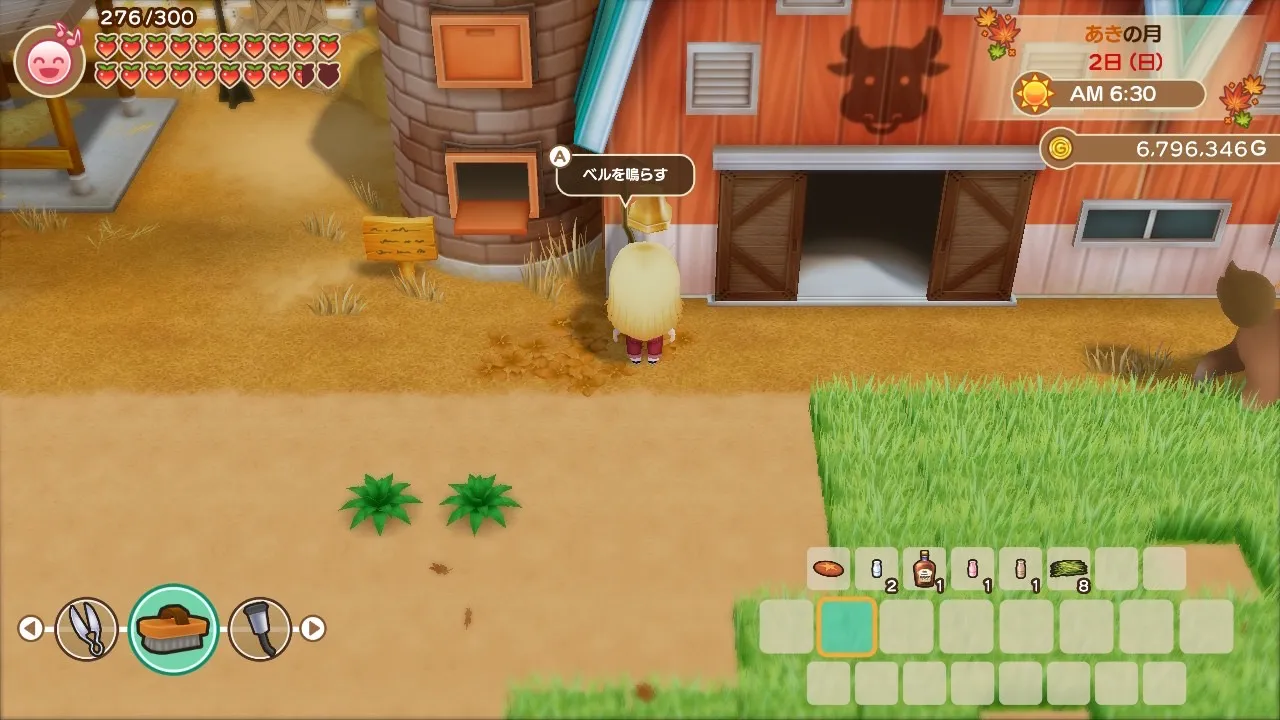The image size is (1280, 720).
Task: Cycle tools with the right arrow
Action: point(313,629)
